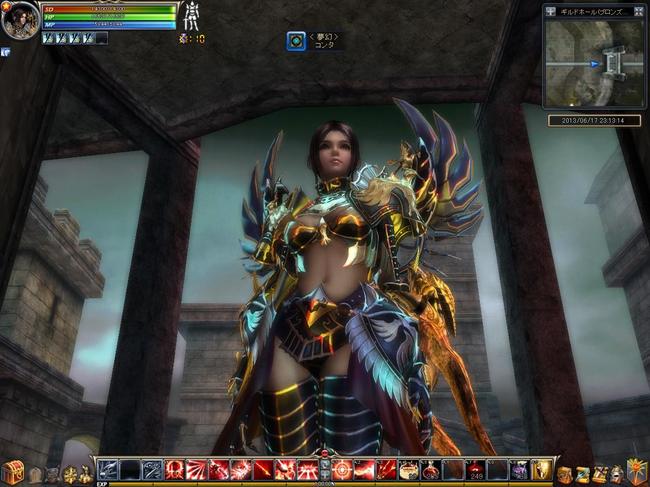Activate the red crosshair target skill
This screenshot has height=487, width=650.
(341, 469)
